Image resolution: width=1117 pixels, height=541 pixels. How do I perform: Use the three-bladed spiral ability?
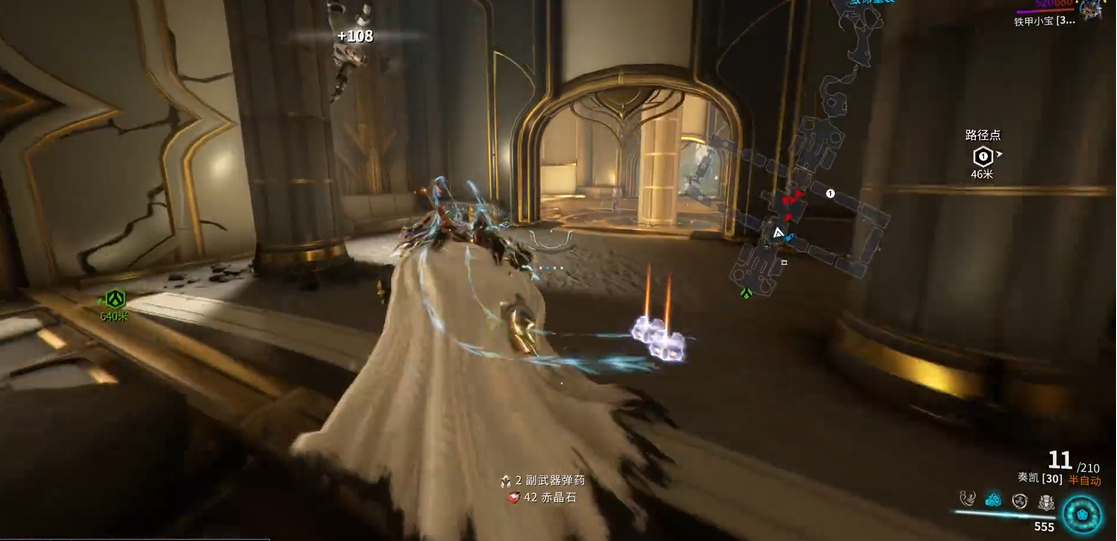[x=1019, y=500]
